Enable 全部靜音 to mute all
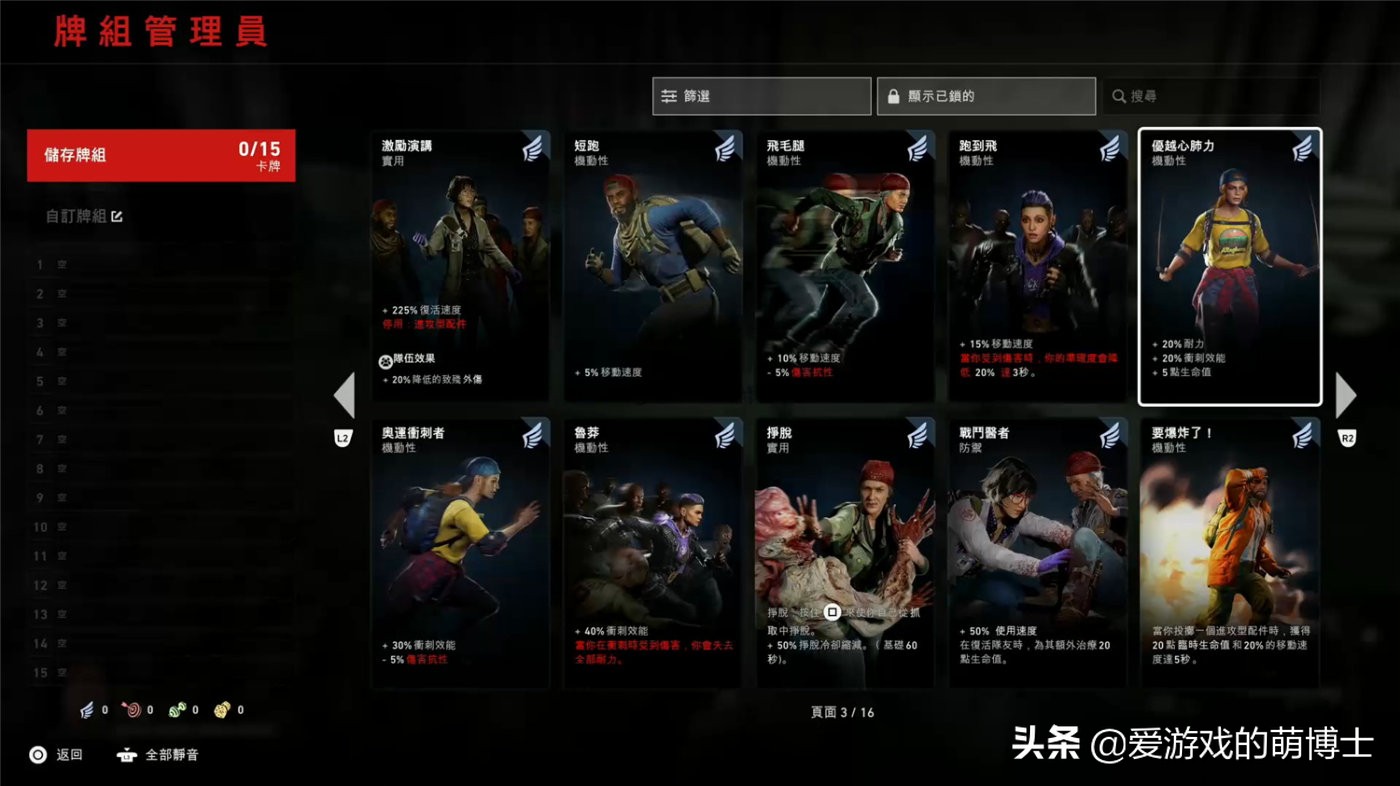 tap(158, 755)
